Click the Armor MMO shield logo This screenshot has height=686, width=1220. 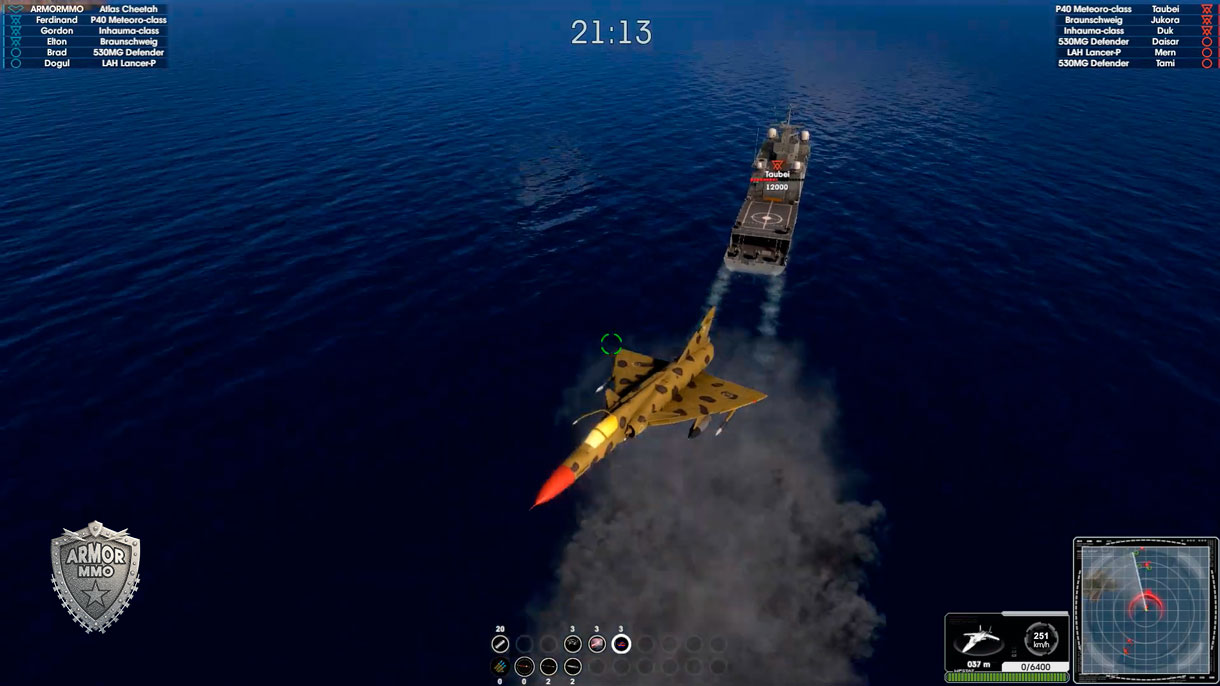click(96, 576)
